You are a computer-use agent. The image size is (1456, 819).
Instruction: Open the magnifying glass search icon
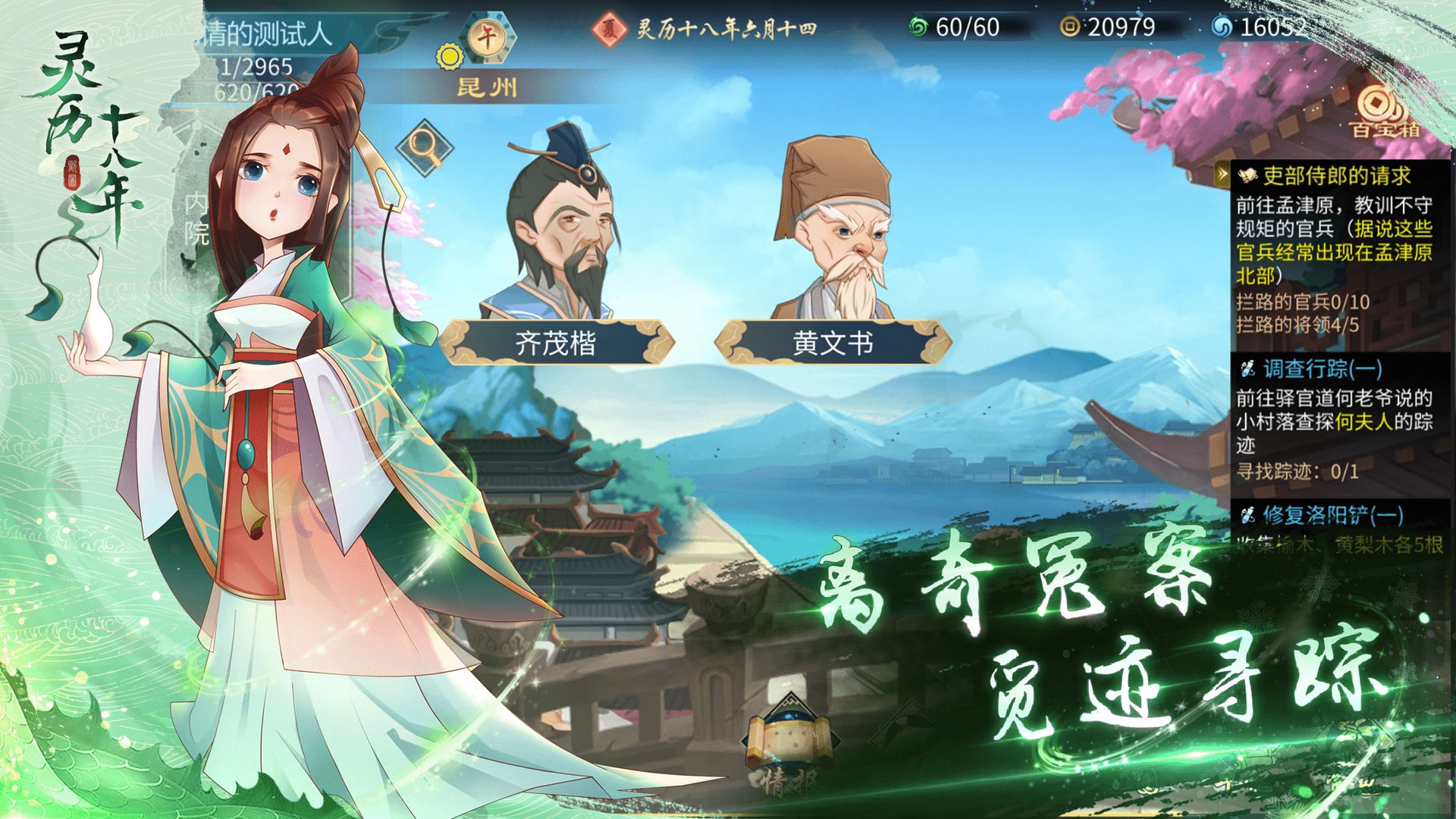424,146
